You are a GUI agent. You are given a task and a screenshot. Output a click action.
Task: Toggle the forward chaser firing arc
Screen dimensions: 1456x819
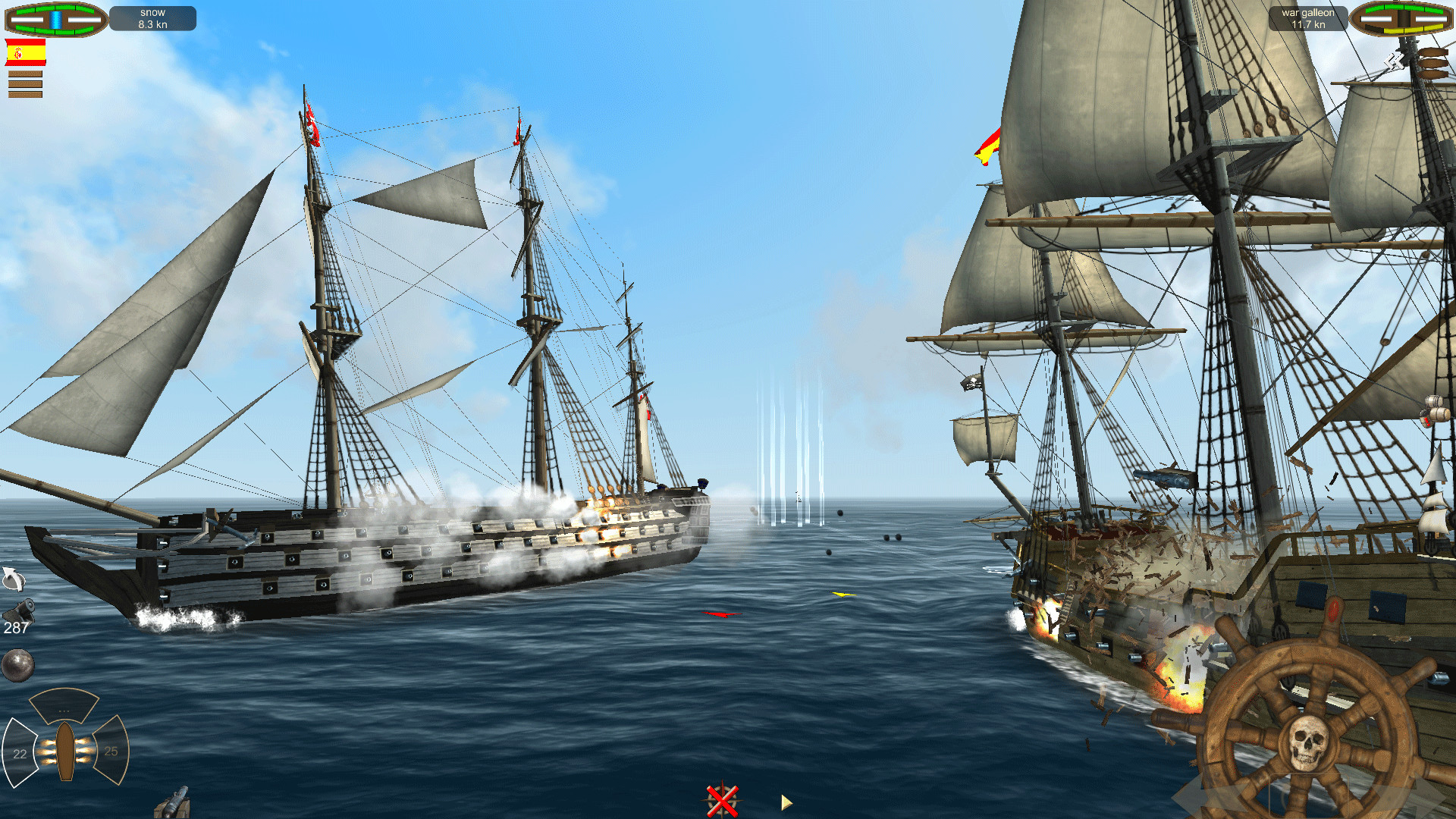(x=64, y=707)
